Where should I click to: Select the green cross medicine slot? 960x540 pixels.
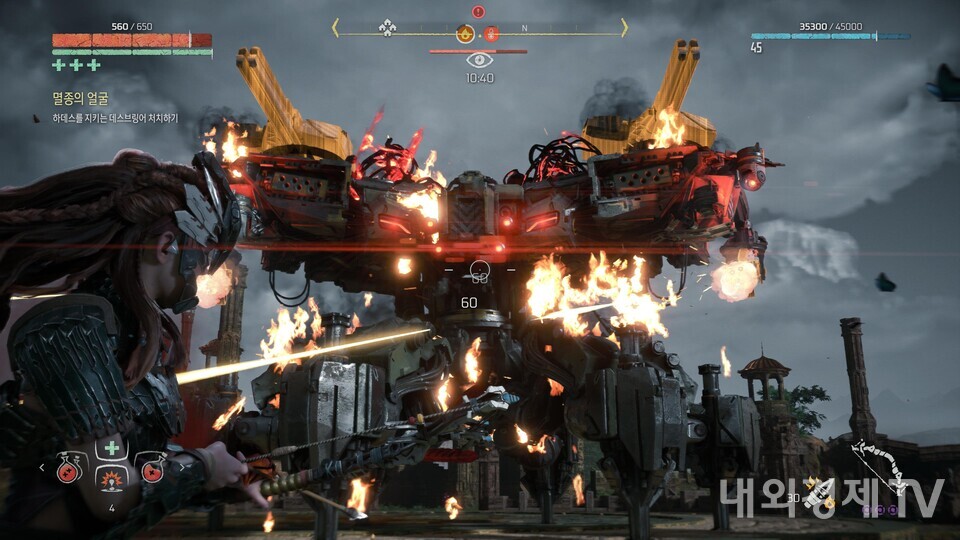[111, 447]
